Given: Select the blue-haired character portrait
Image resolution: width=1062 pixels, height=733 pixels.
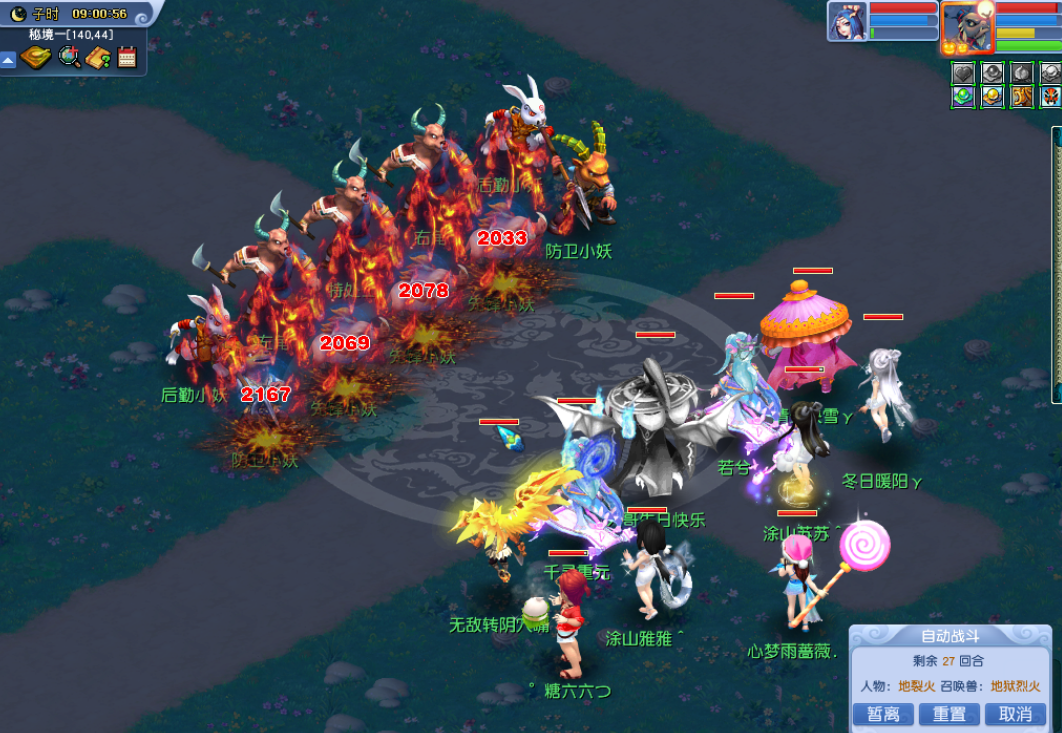Looking at the screenshot, I should [x=847, y=21].
